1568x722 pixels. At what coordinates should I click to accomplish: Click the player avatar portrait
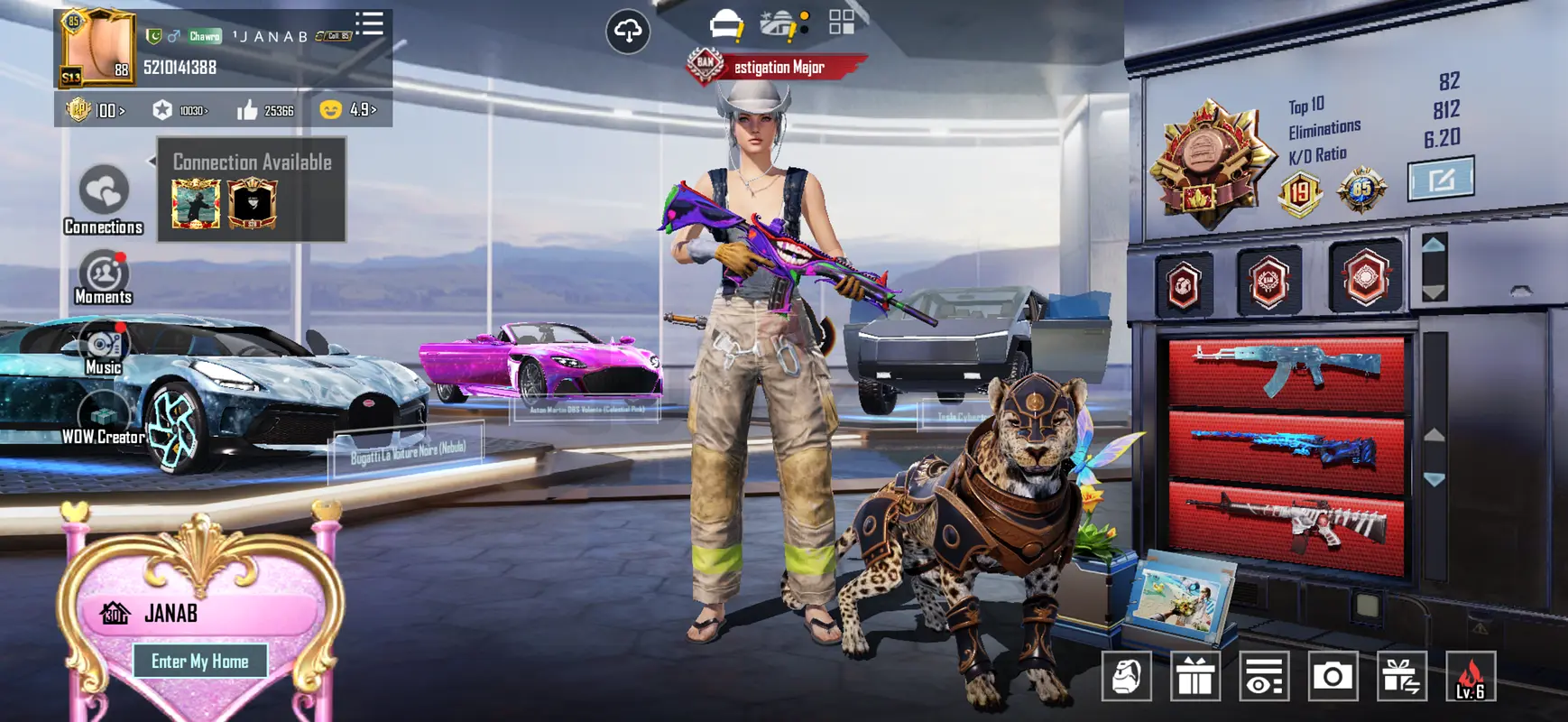click(x=97, y=47)
